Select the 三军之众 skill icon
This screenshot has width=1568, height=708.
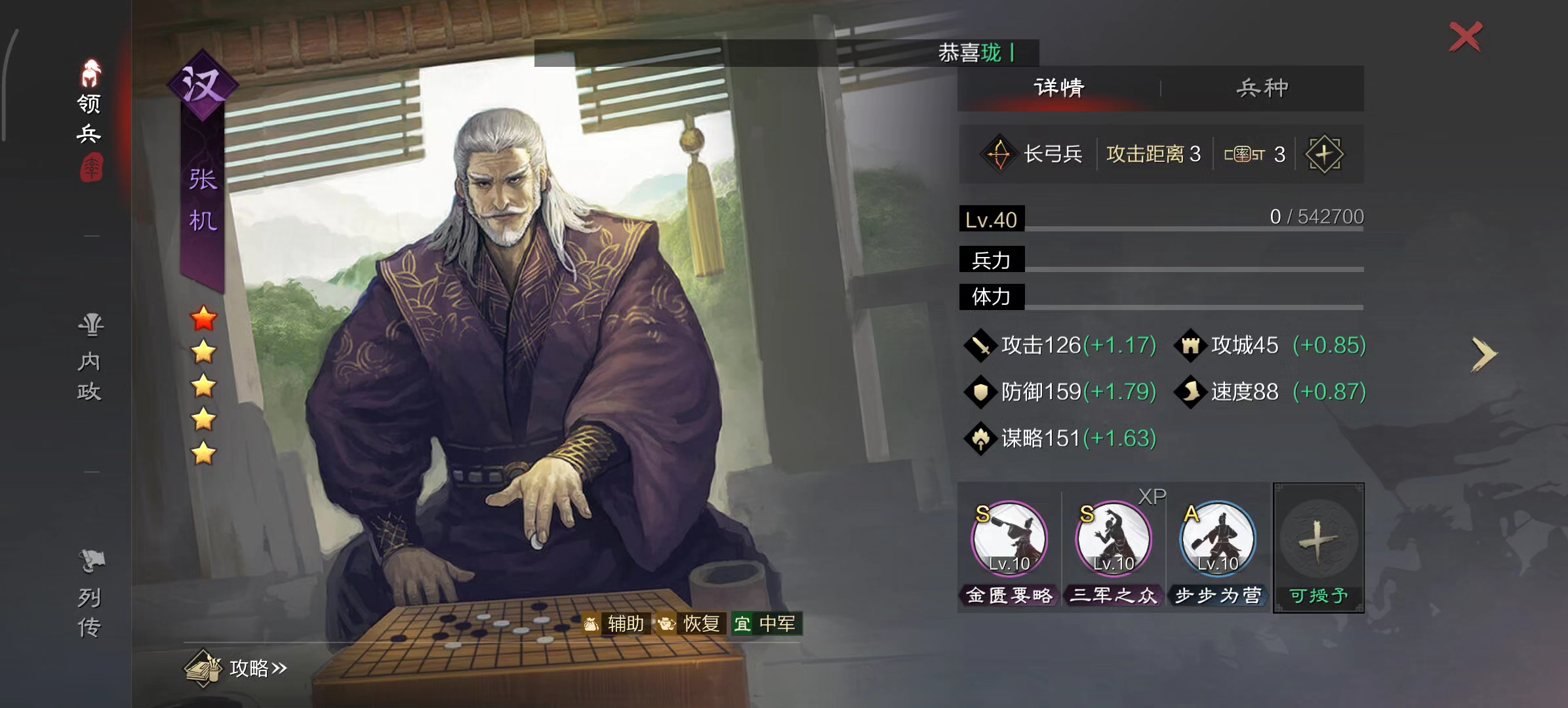[x=1113, y=539]
